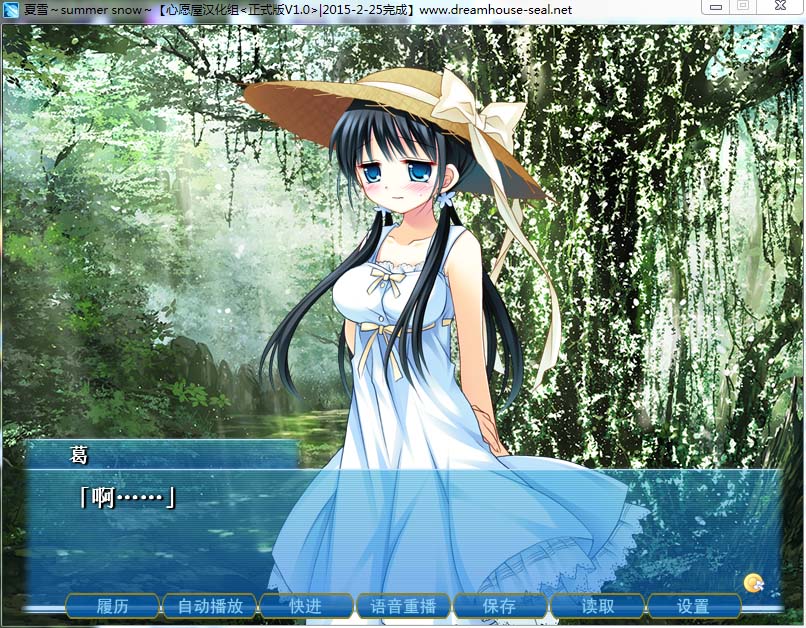Close the game window

point(778,7)
